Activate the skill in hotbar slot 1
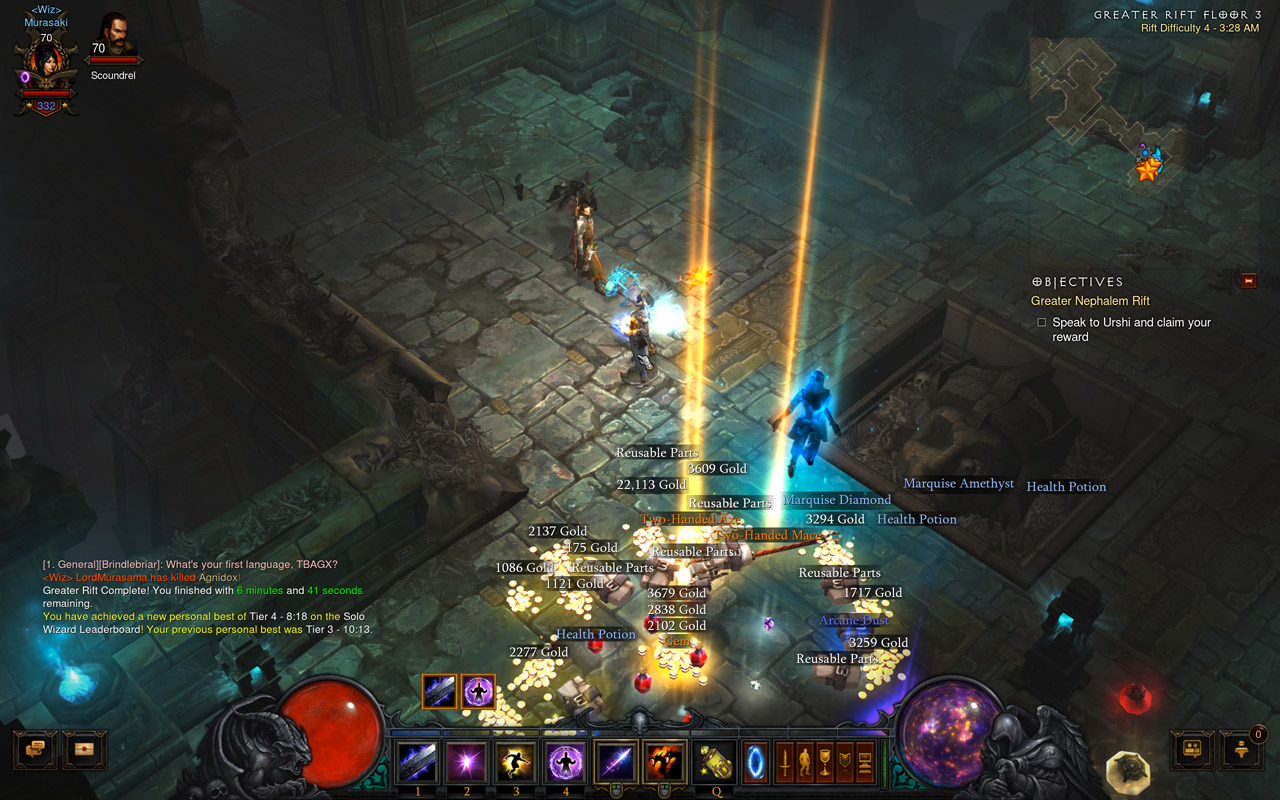 pyautogui.click(x=416, y=764)
